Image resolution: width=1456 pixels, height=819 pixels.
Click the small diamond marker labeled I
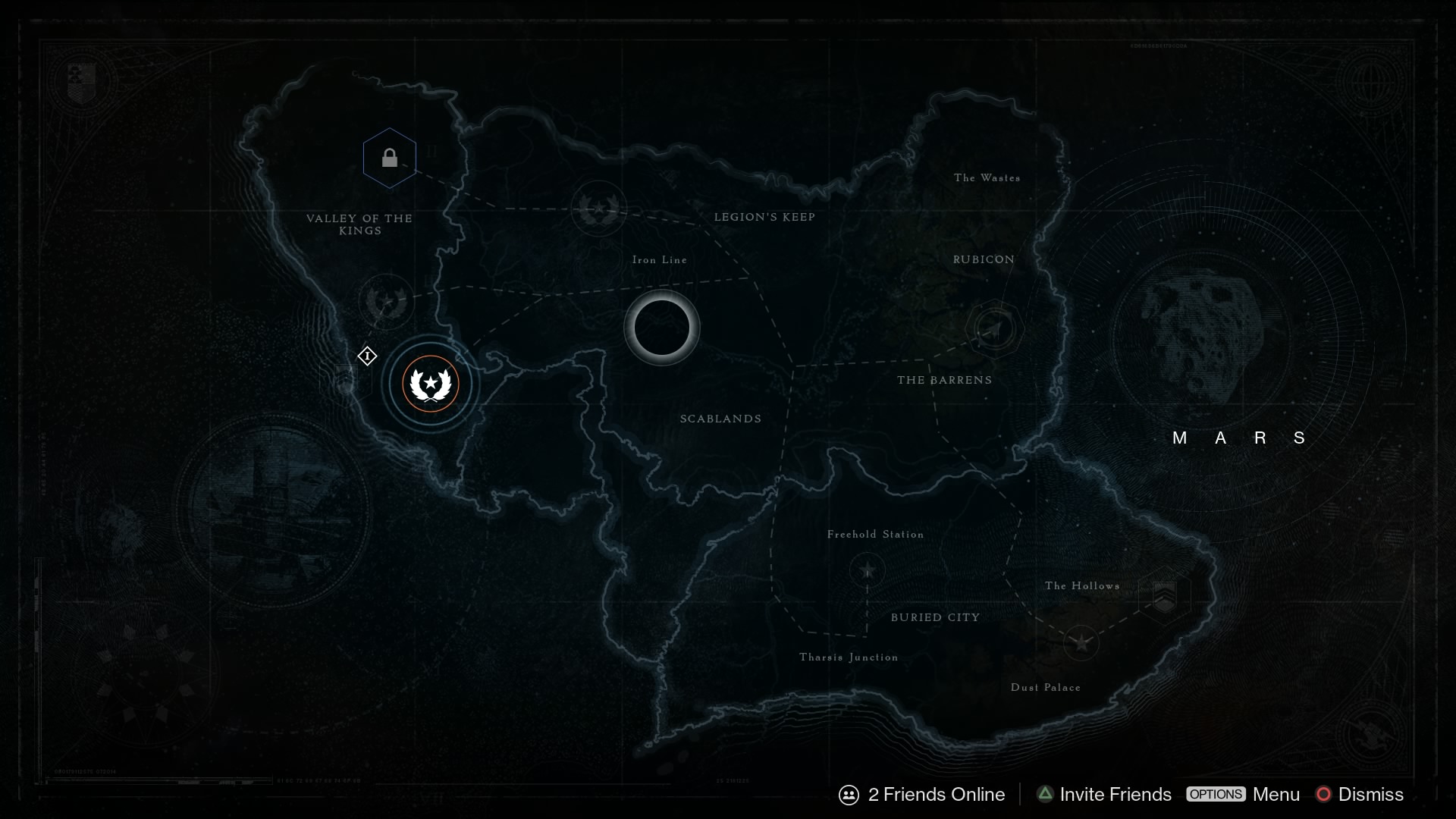click(367, 356)
